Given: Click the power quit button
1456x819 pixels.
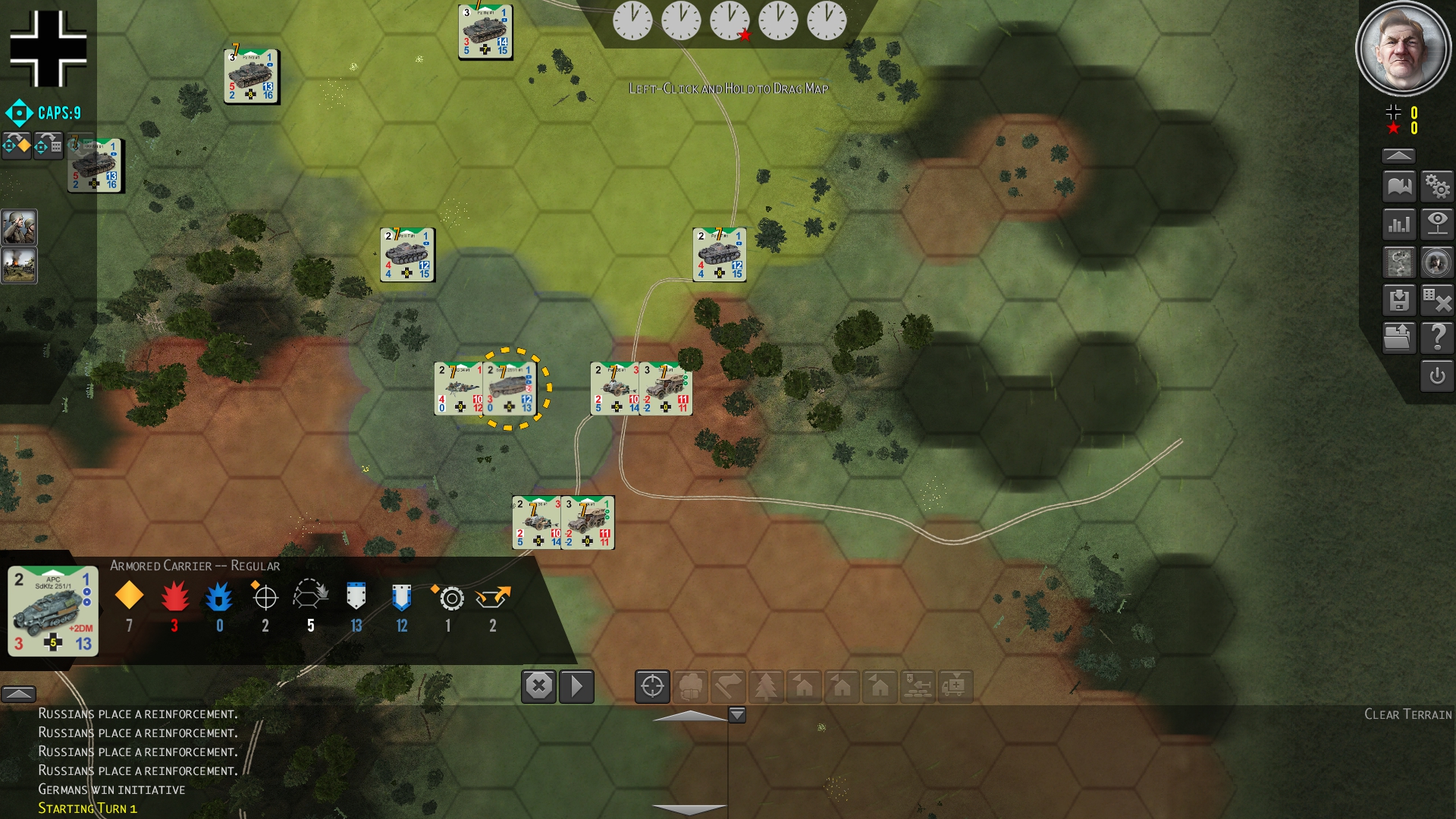Looking at the screenshot, I should pyautogui.click(x=1437, y=376).
